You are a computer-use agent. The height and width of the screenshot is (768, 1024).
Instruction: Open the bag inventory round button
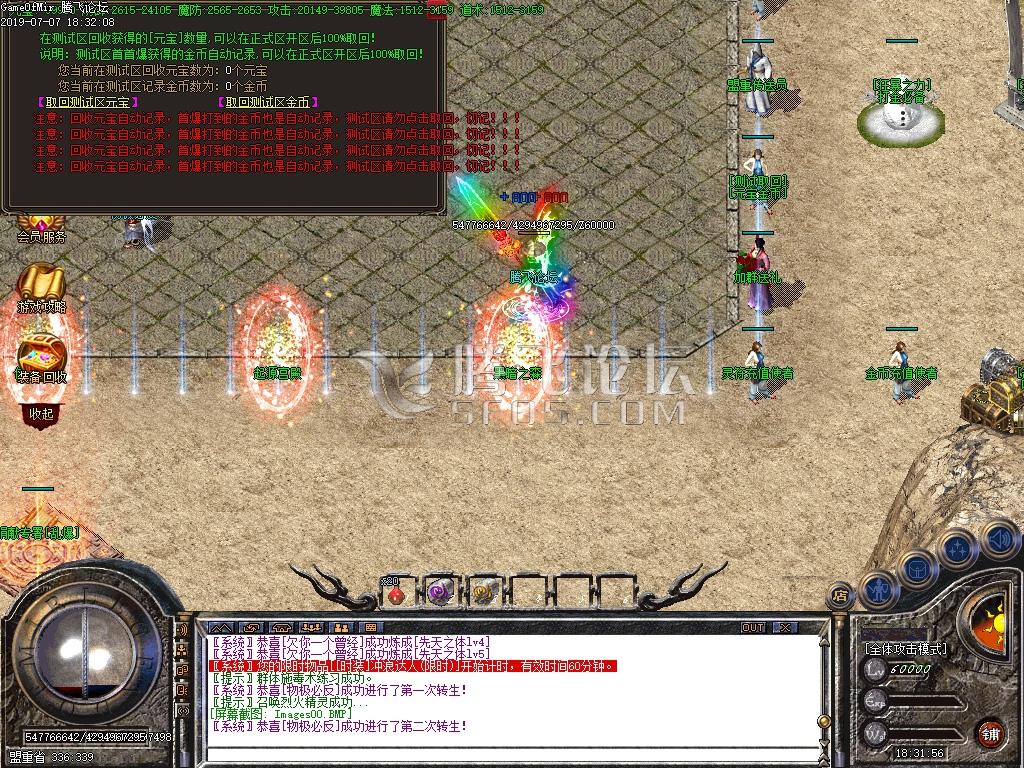coord(917,569)
